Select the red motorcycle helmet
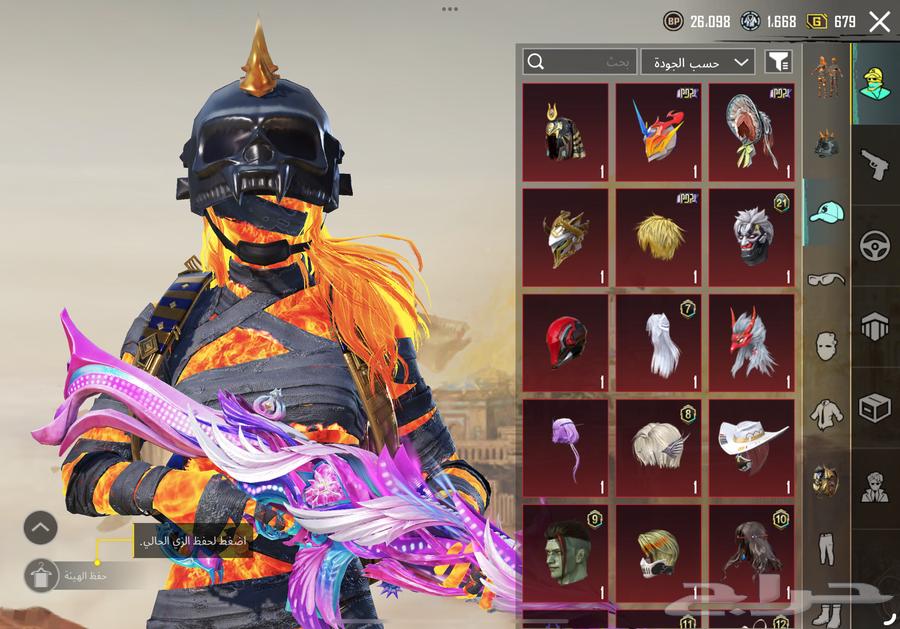The width and height of the screenshot is (900, 629). click(x=565, y=343)
